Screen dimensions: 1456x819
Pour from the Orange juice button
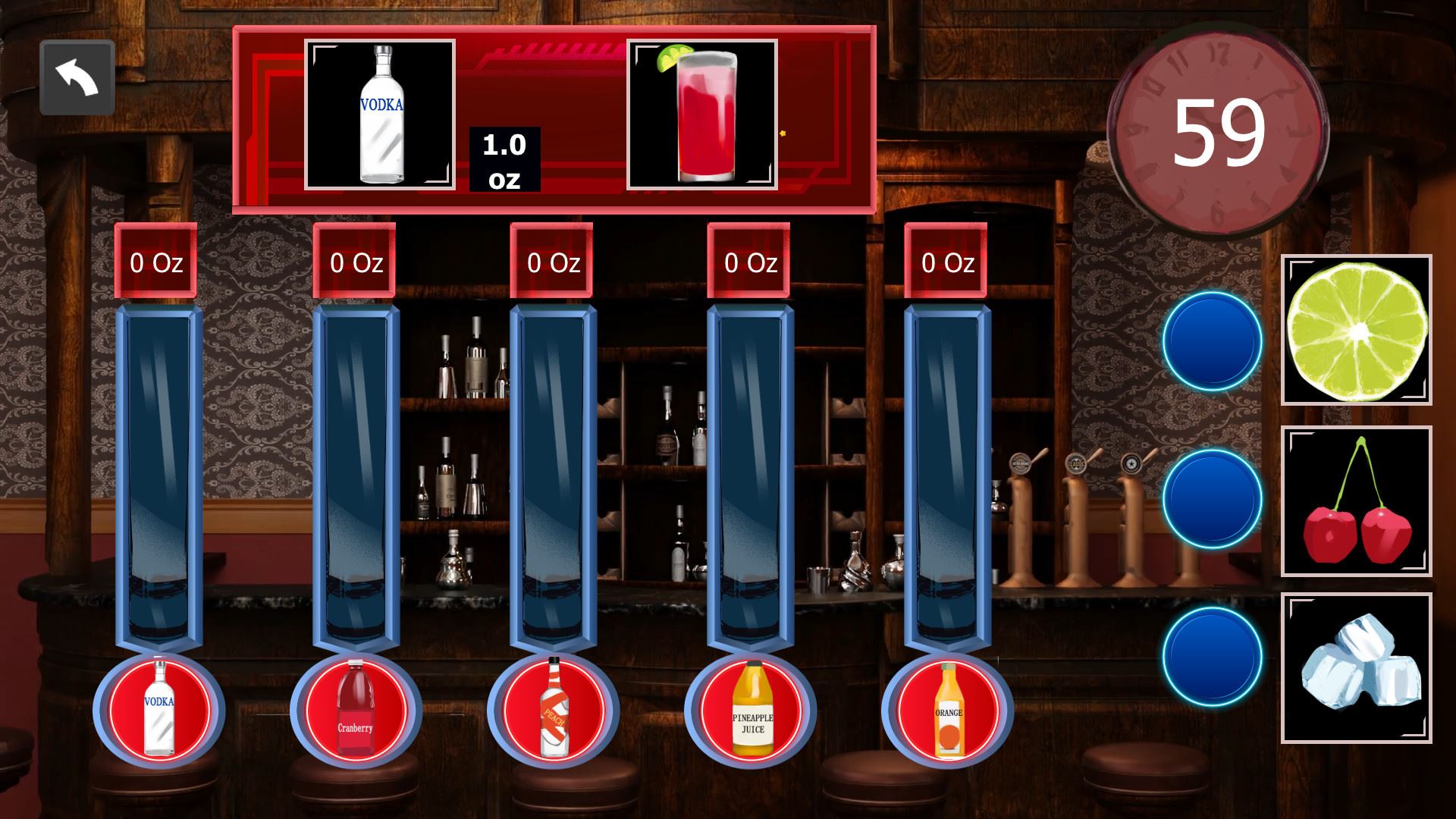pyautogui.click(x=948, y=710)
